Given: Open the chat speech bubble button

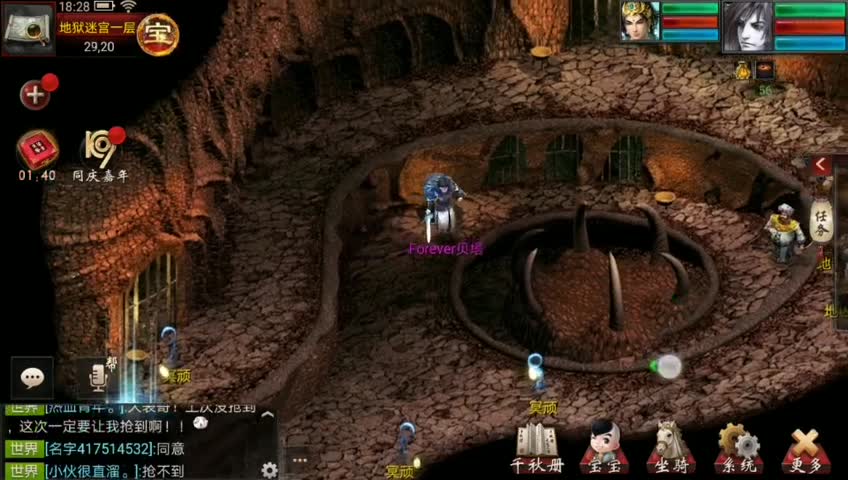Looking at the screenshot, I should click(33, 378).
